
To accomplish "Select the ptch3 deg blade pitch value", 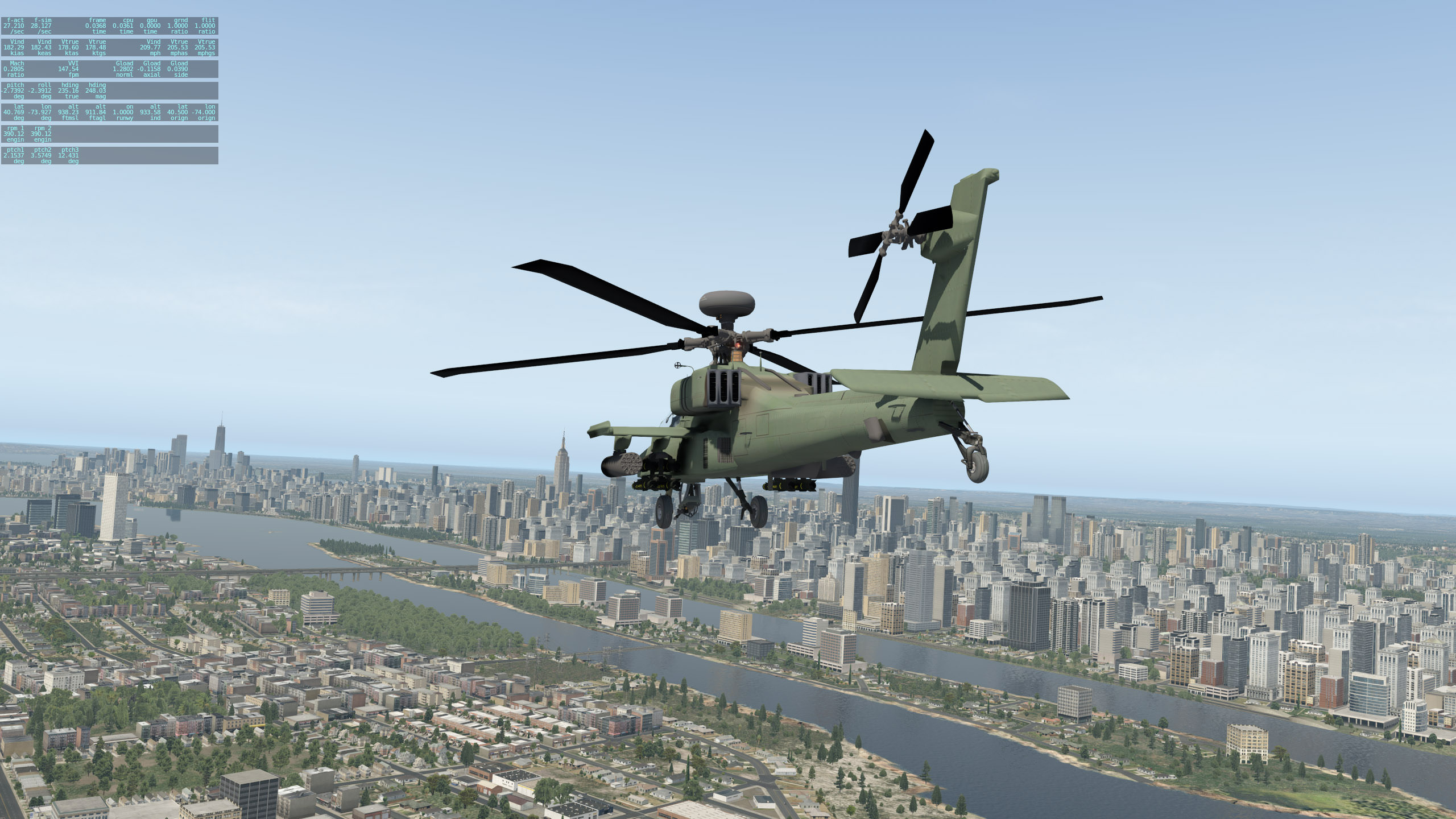I will point(69,155).
